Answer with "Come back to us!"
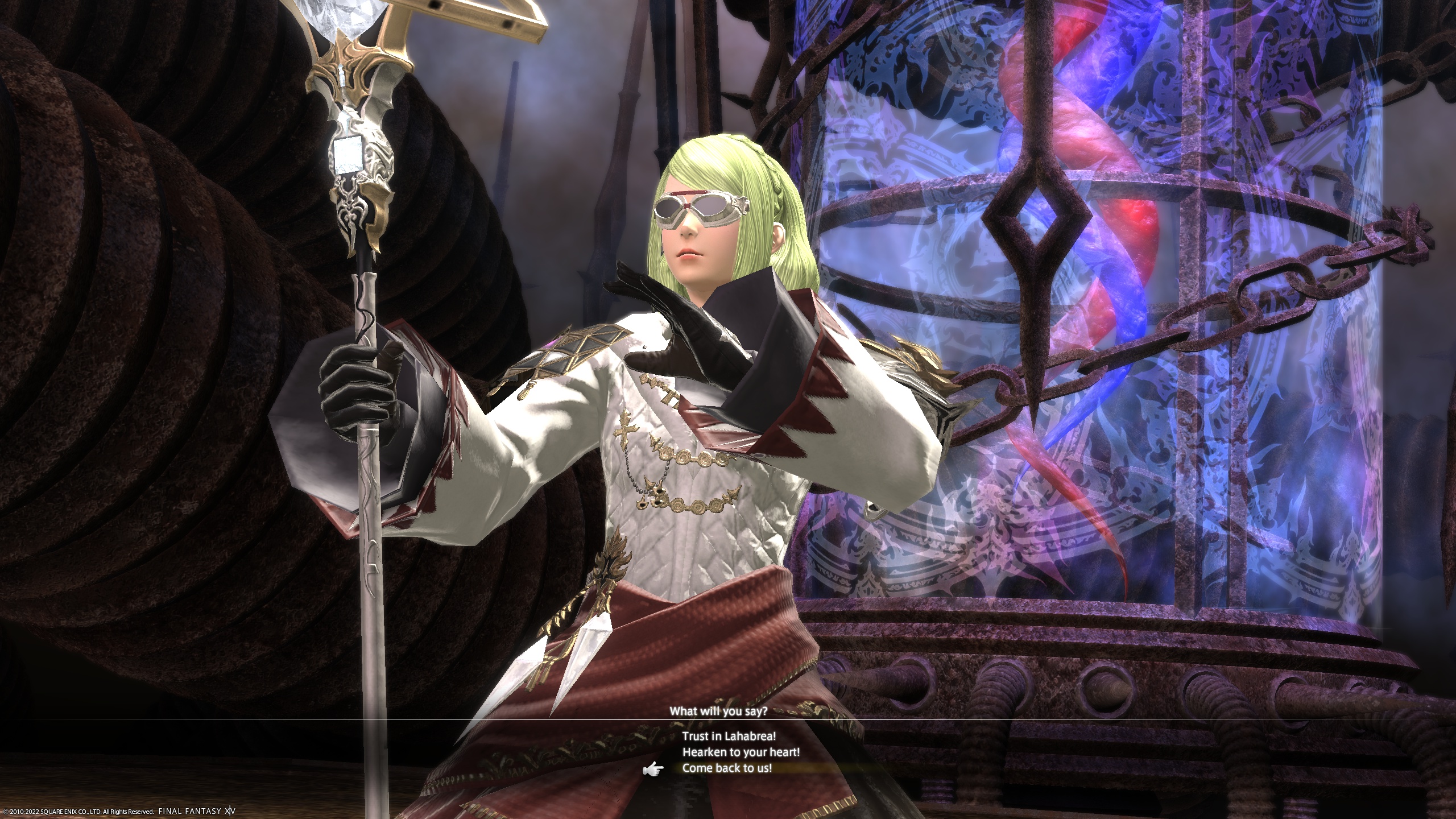 pyautogui.click(x=727, y=768)
